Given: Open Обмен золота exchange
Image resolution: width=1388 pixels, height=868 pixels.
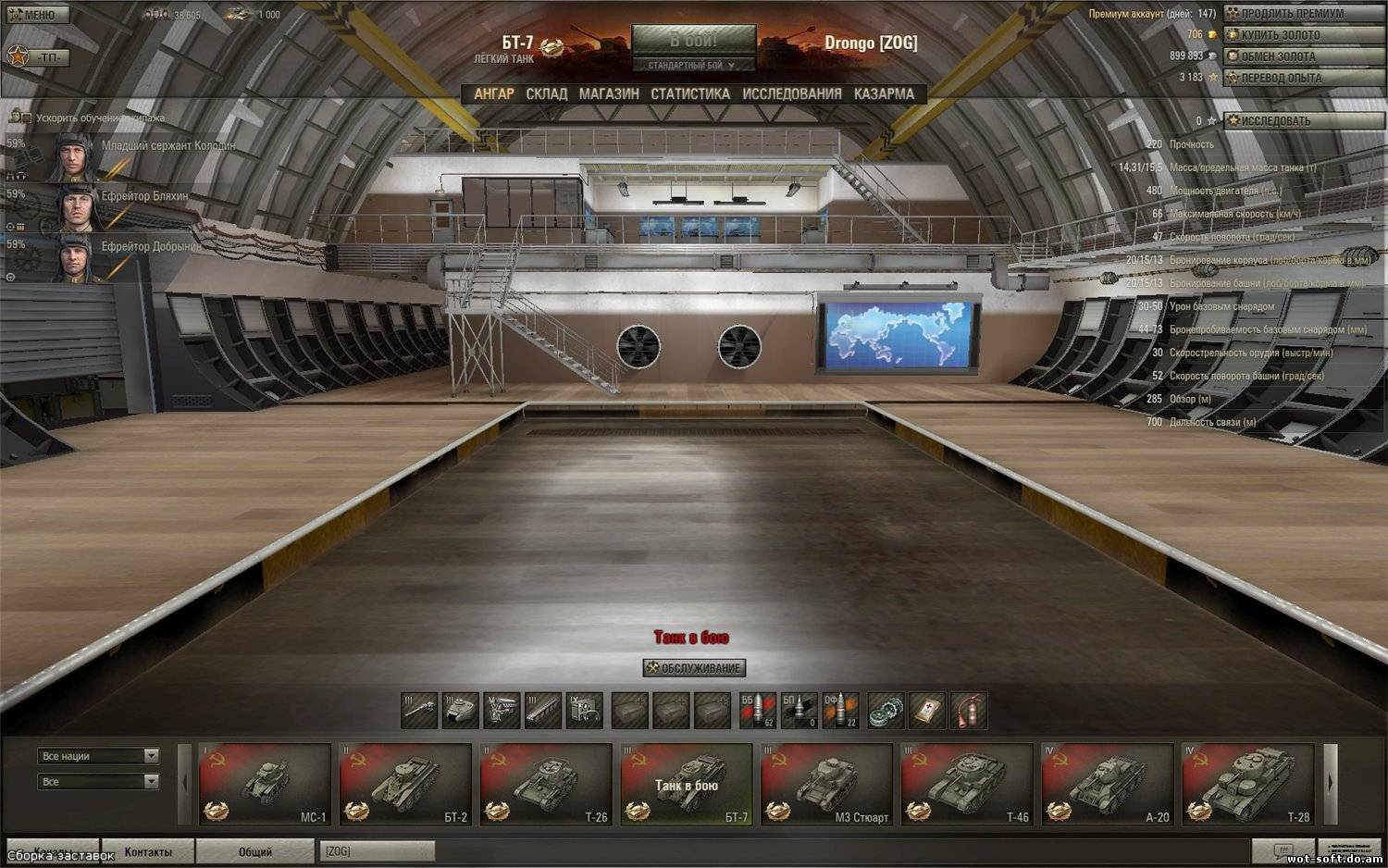Looking at the screenshot, I should [1277, 56].
